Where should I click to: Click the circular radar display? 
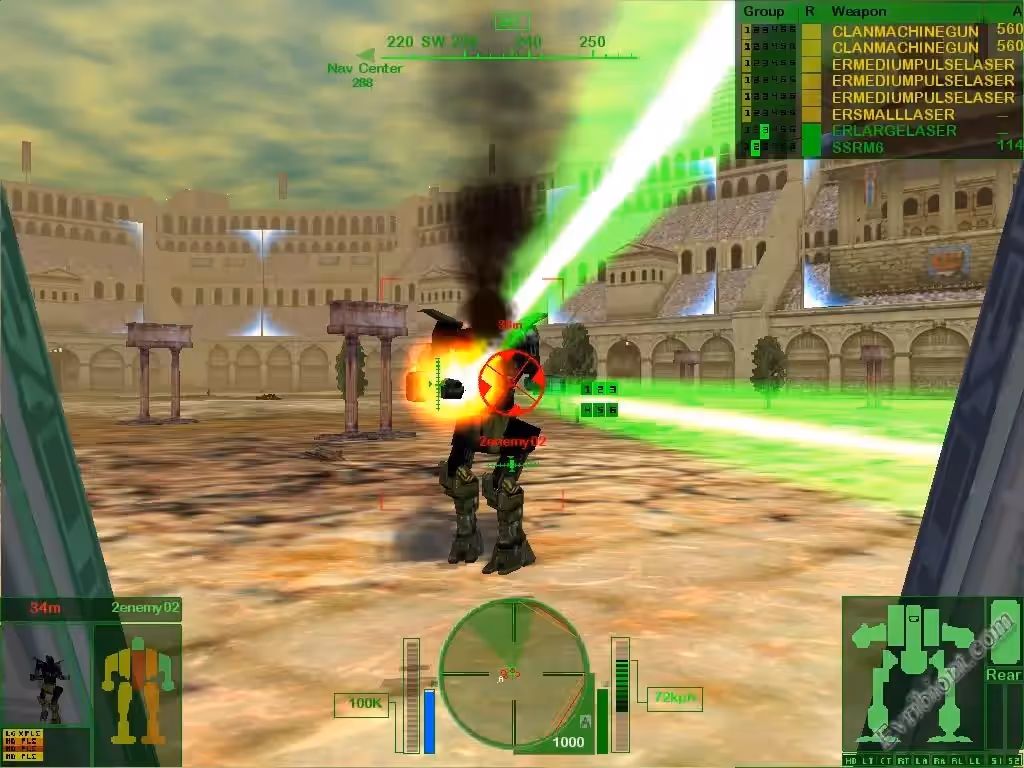tap(514, 671)
